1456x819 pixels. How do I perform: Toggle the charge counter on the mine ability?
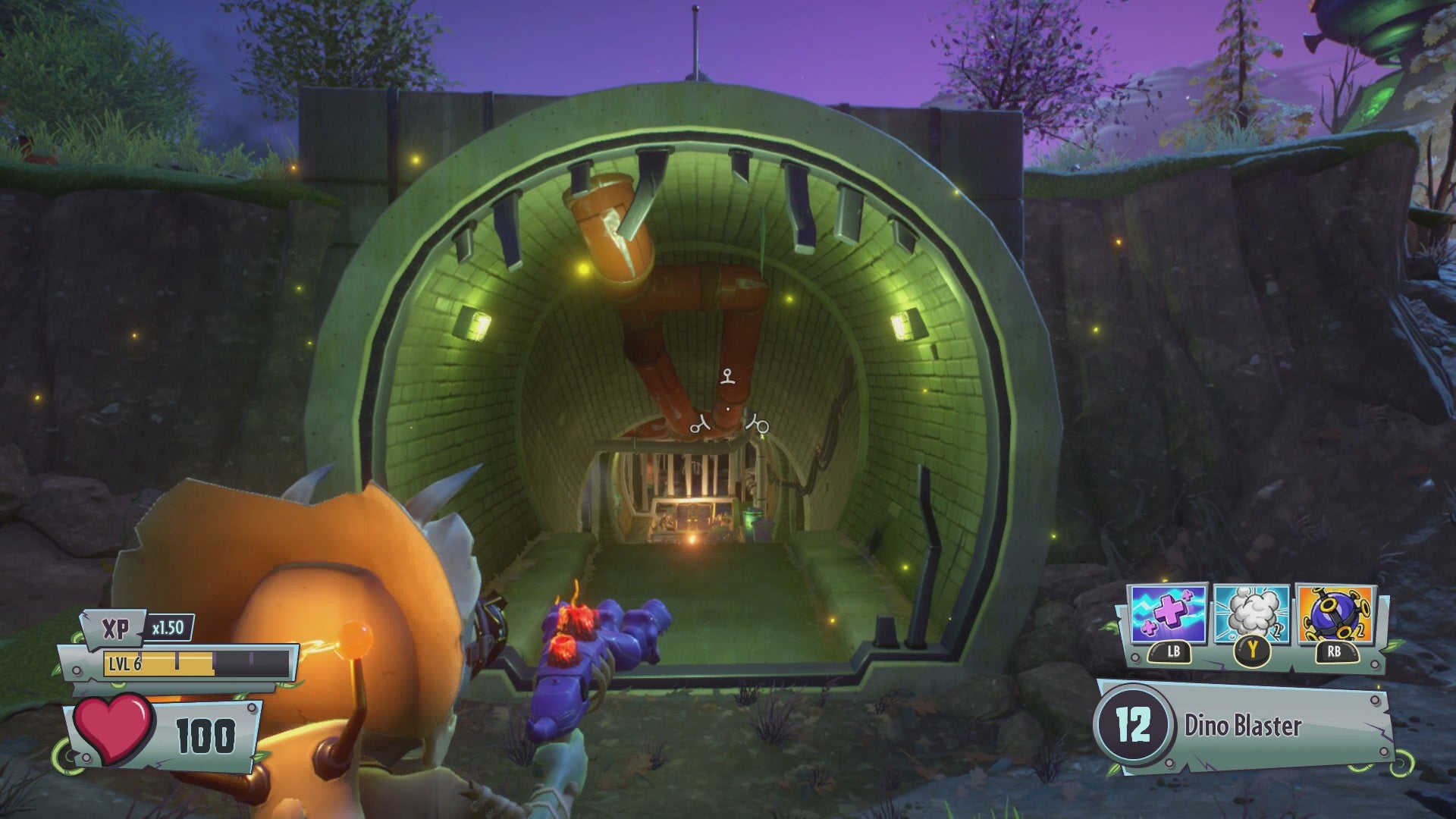point(1360,629)
